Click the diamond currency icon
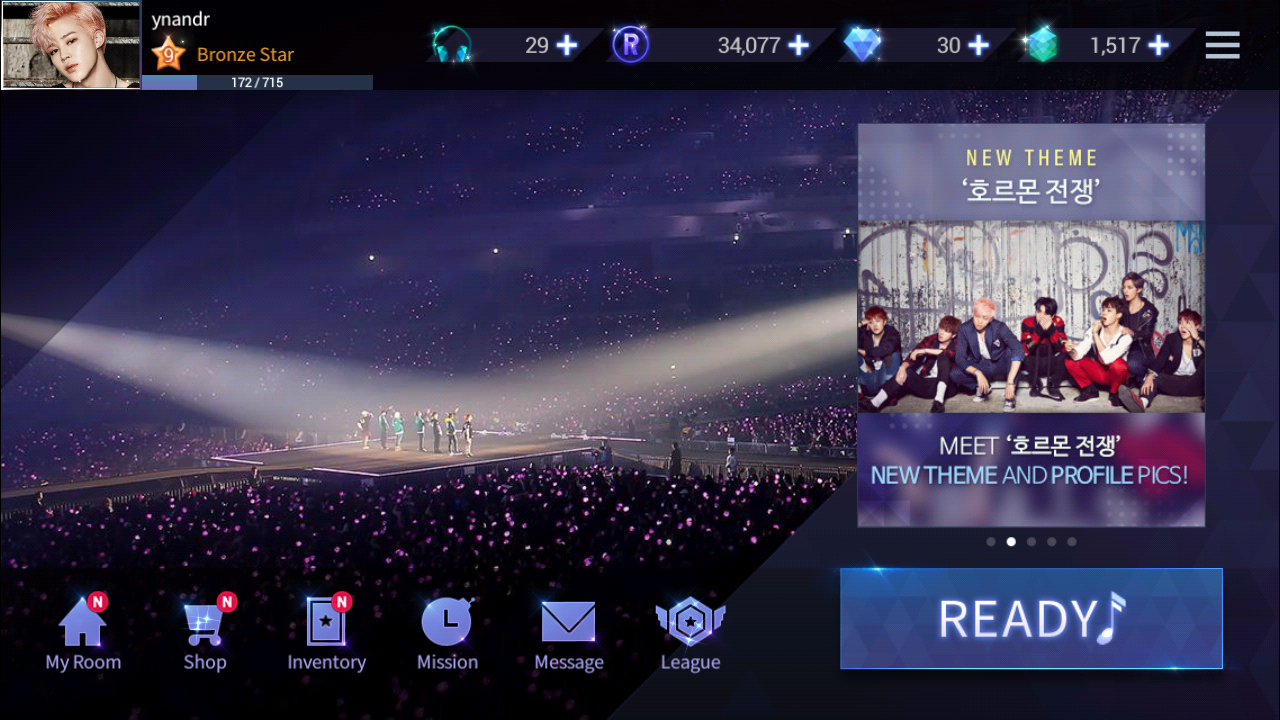 [864, 45]
